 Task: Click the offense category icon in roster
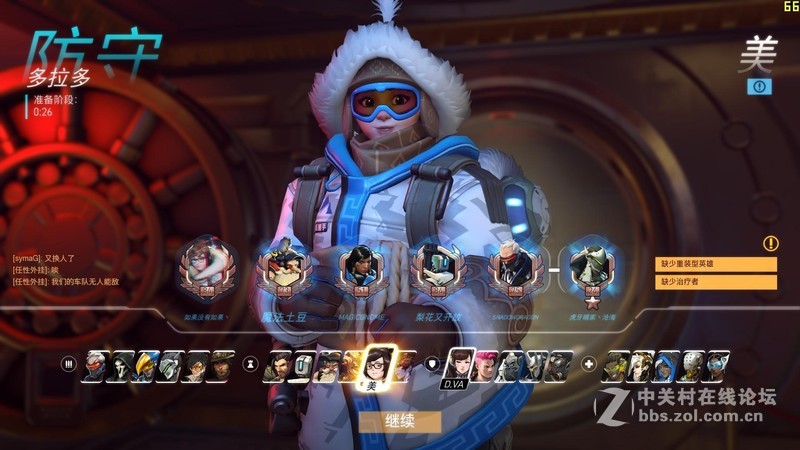pyautogui.click(x=69, y=364)
